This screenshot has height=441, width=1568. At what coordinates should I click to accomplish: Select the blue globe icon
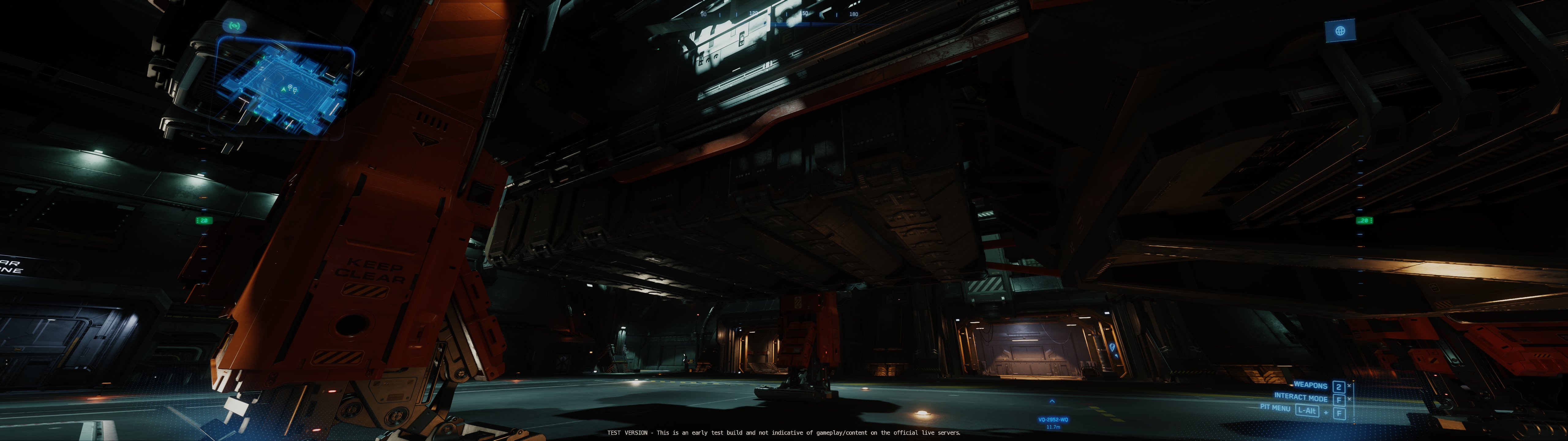[x=1340, y=31]
